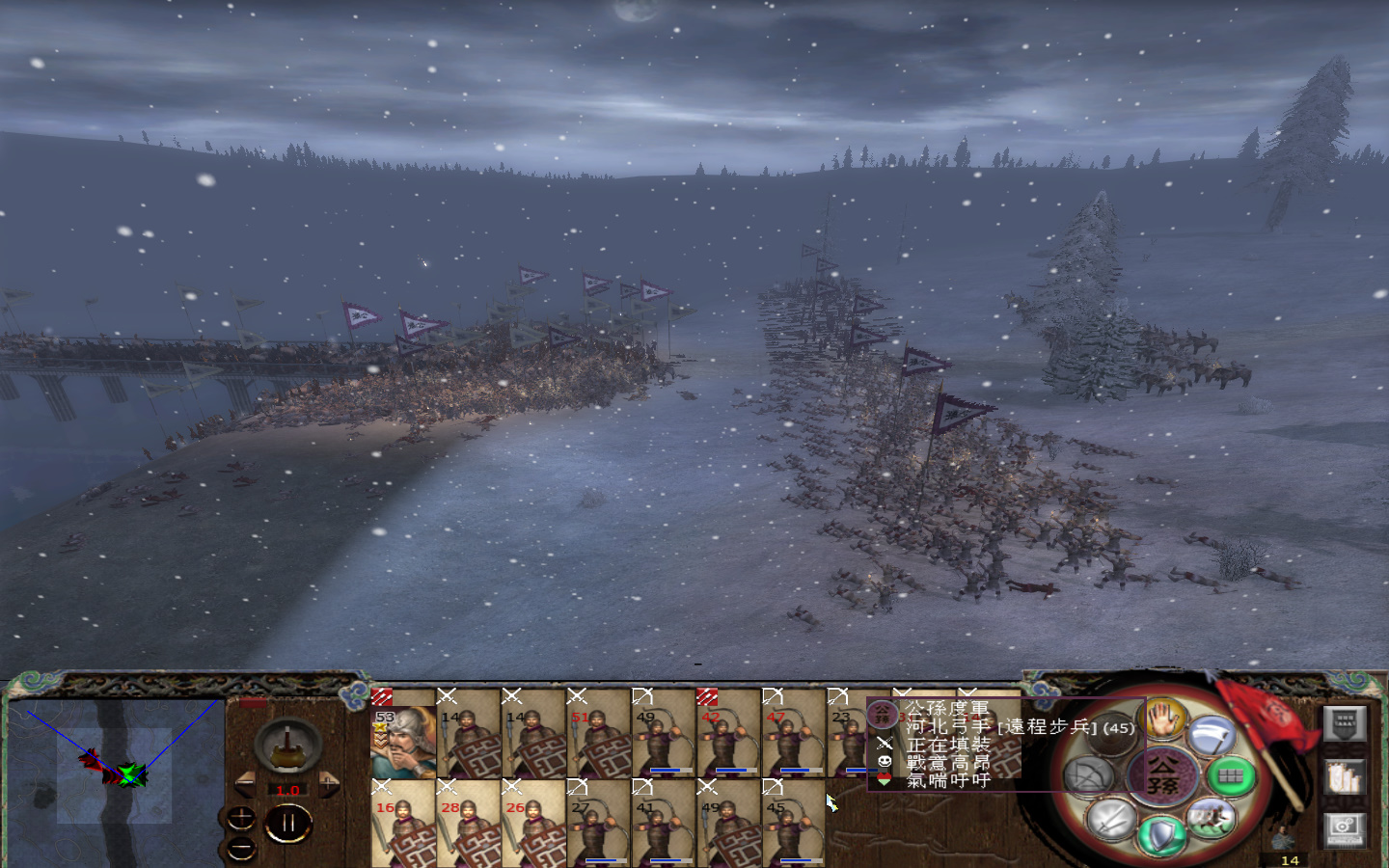Zoom the minimap in with the plus button
Screen dimensions: 1389x868
pos(240,816)
